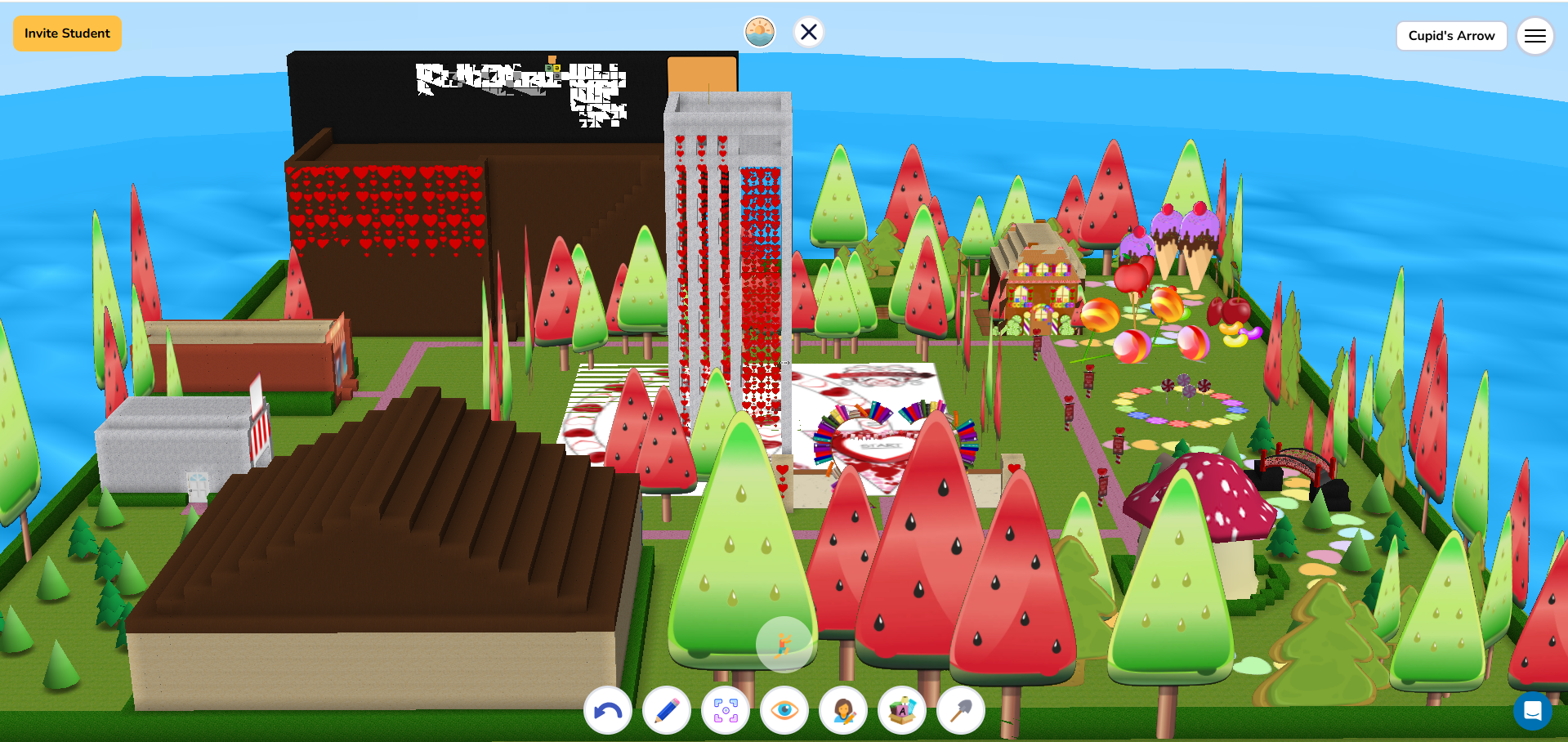Click the sun environment icon at top
This screenshot has width=1568, height=742.
(759, 32)
